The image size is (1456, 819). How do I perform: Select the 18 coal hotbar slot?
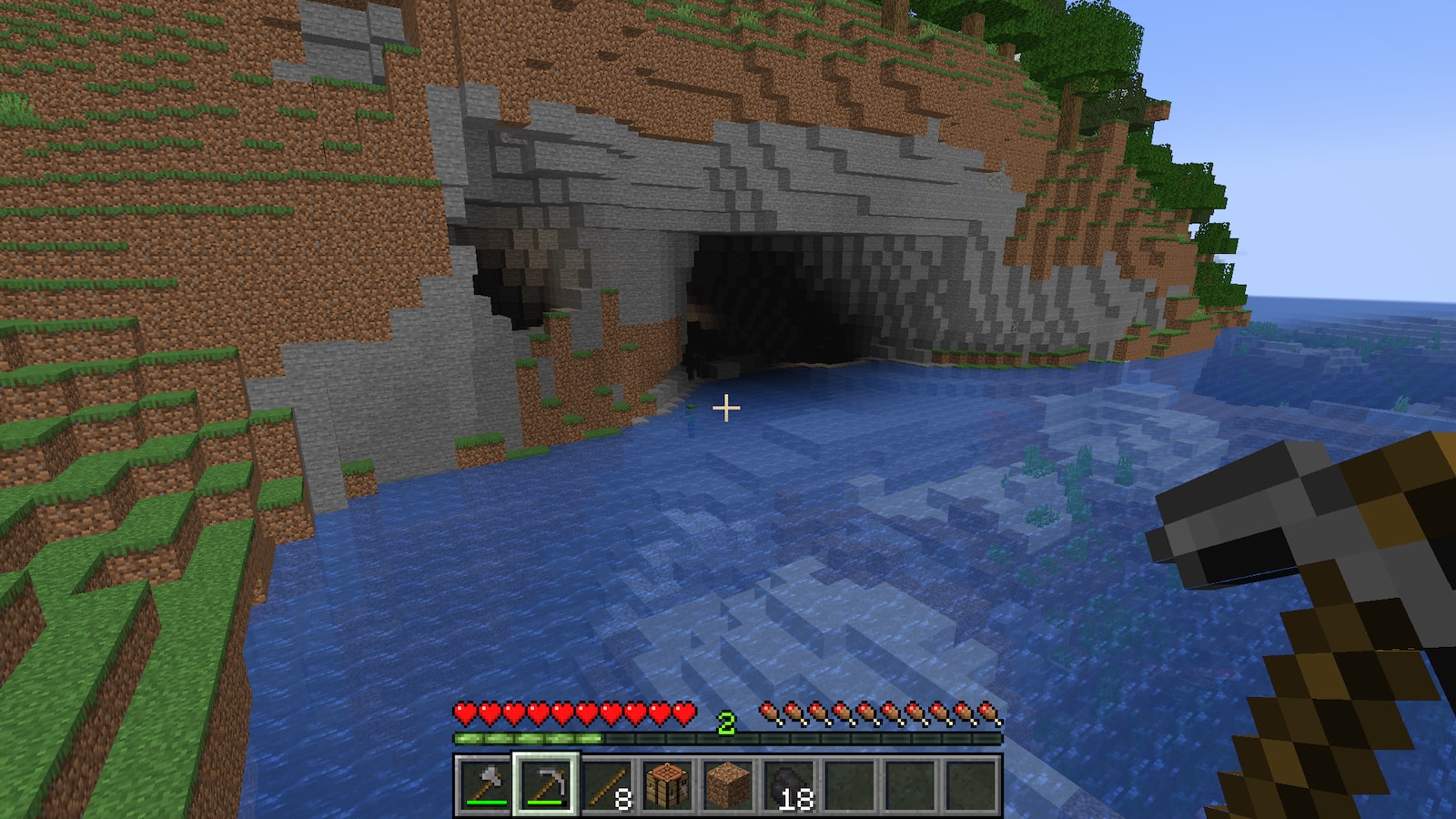click(x=789, y=784)
